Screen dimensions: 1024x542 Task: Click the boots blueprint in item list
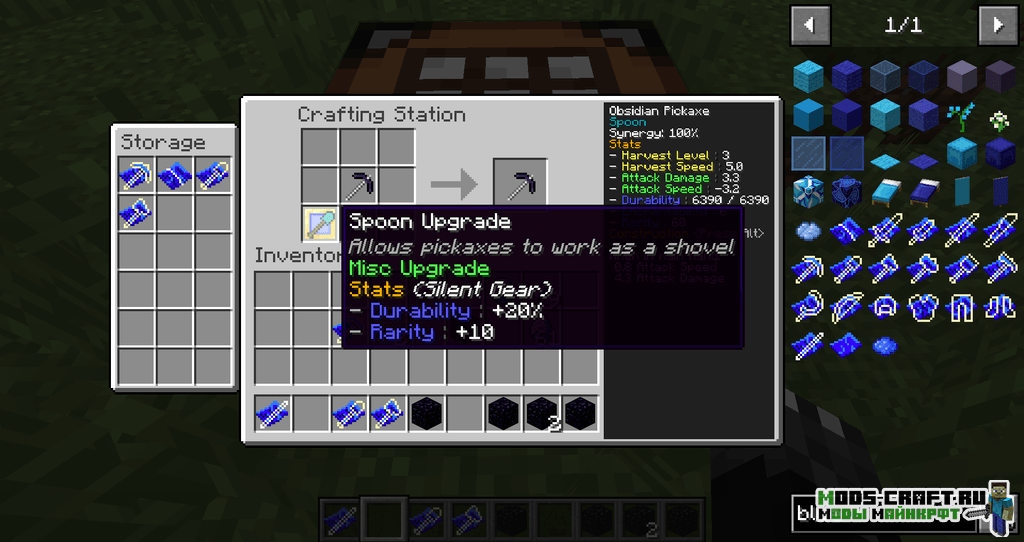pyautogui.click(x=1000, y=307)
